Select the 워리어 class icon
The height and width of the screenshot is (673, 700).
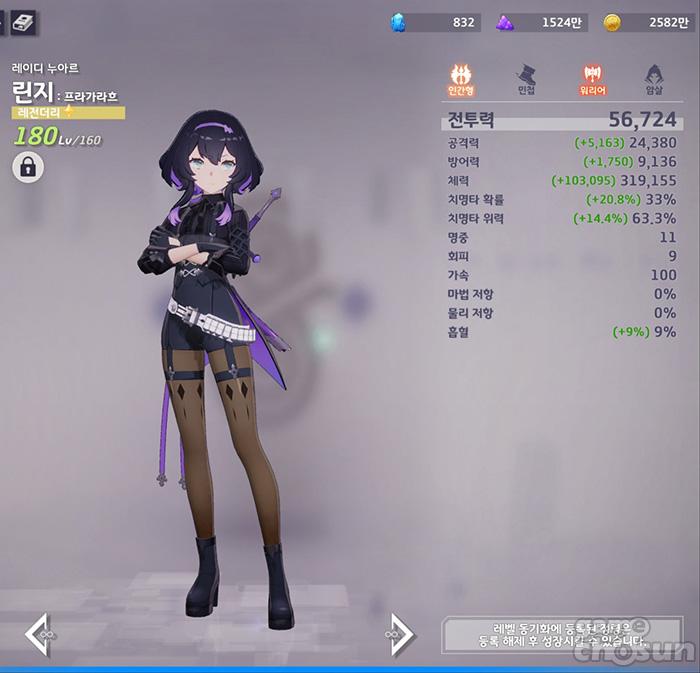click(591, 77)
